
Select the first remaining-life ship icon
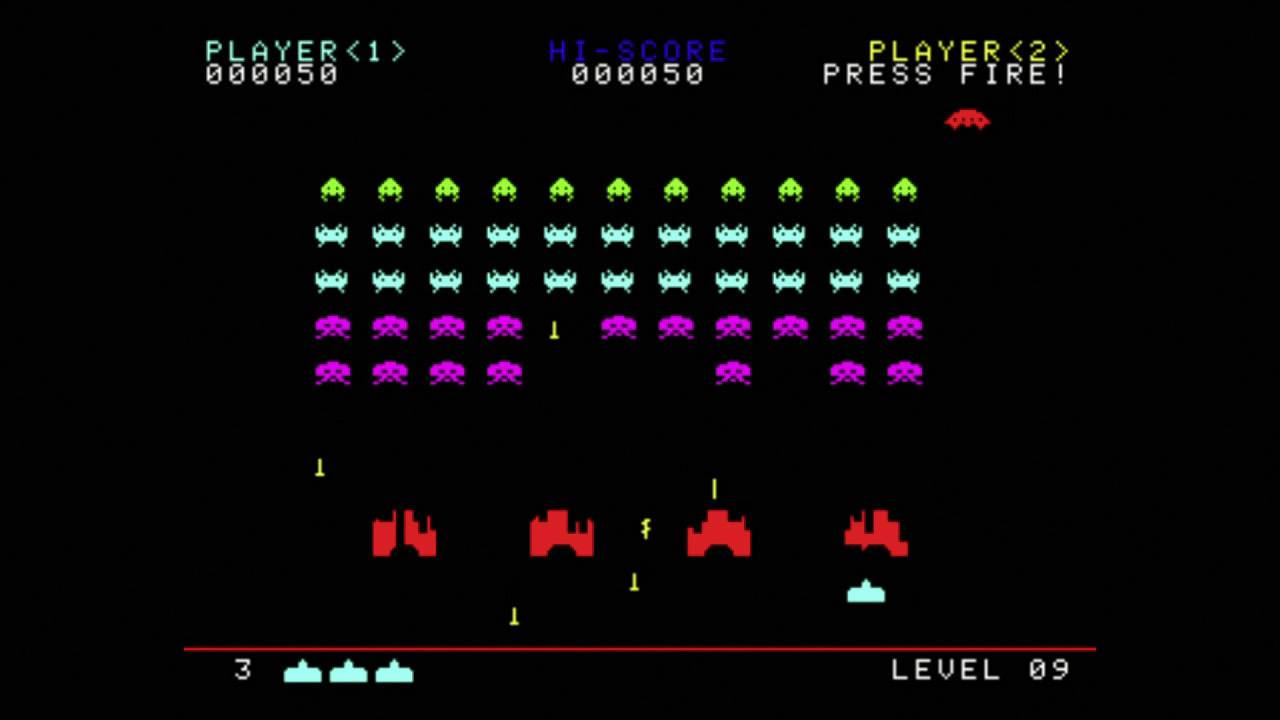pyautogui.click(x=303, y=673)
